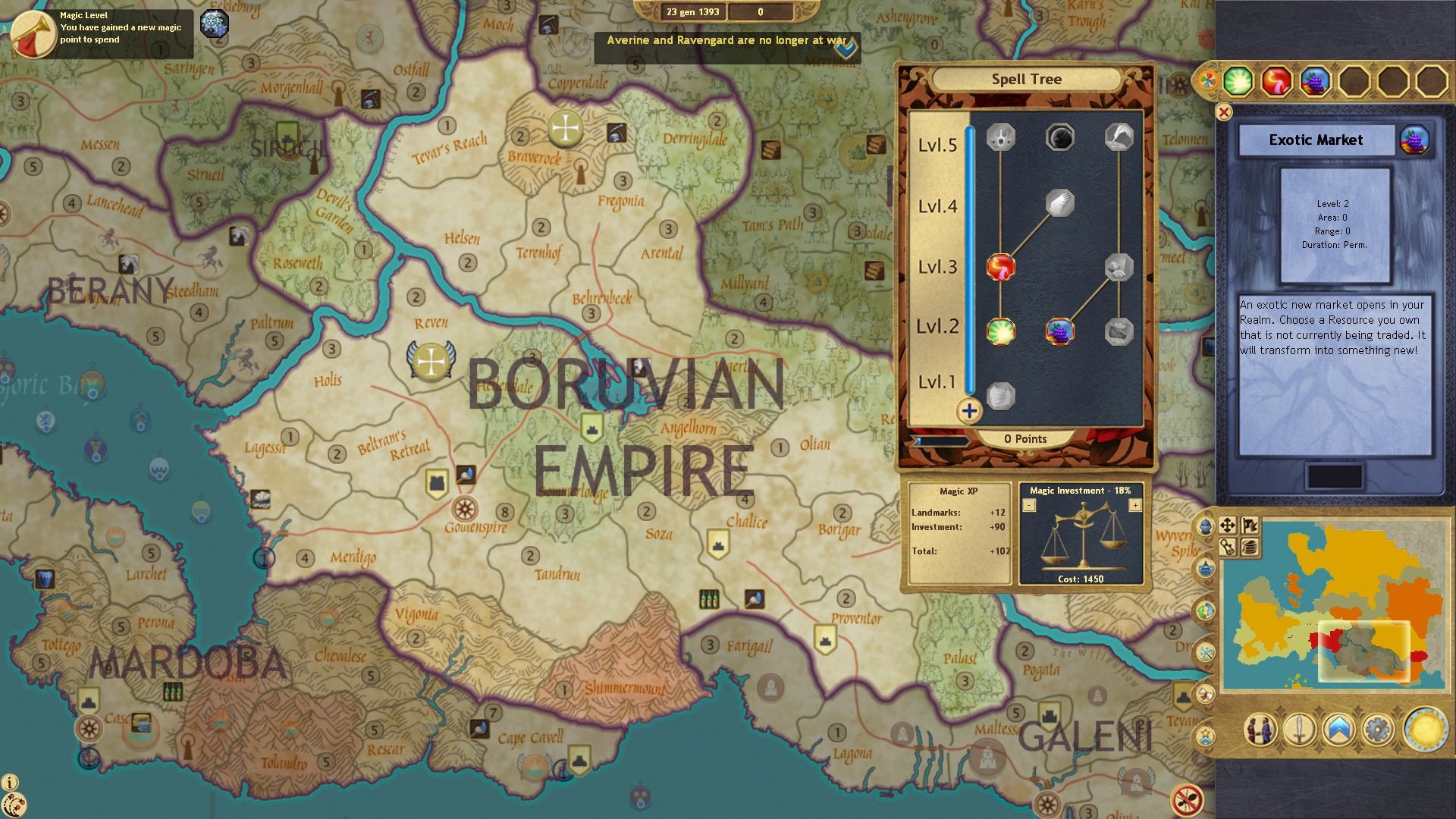Screen dimensions: 1456x819
Task: Select the Lvl.3 fire spell node
Action: coord(1000,268)
